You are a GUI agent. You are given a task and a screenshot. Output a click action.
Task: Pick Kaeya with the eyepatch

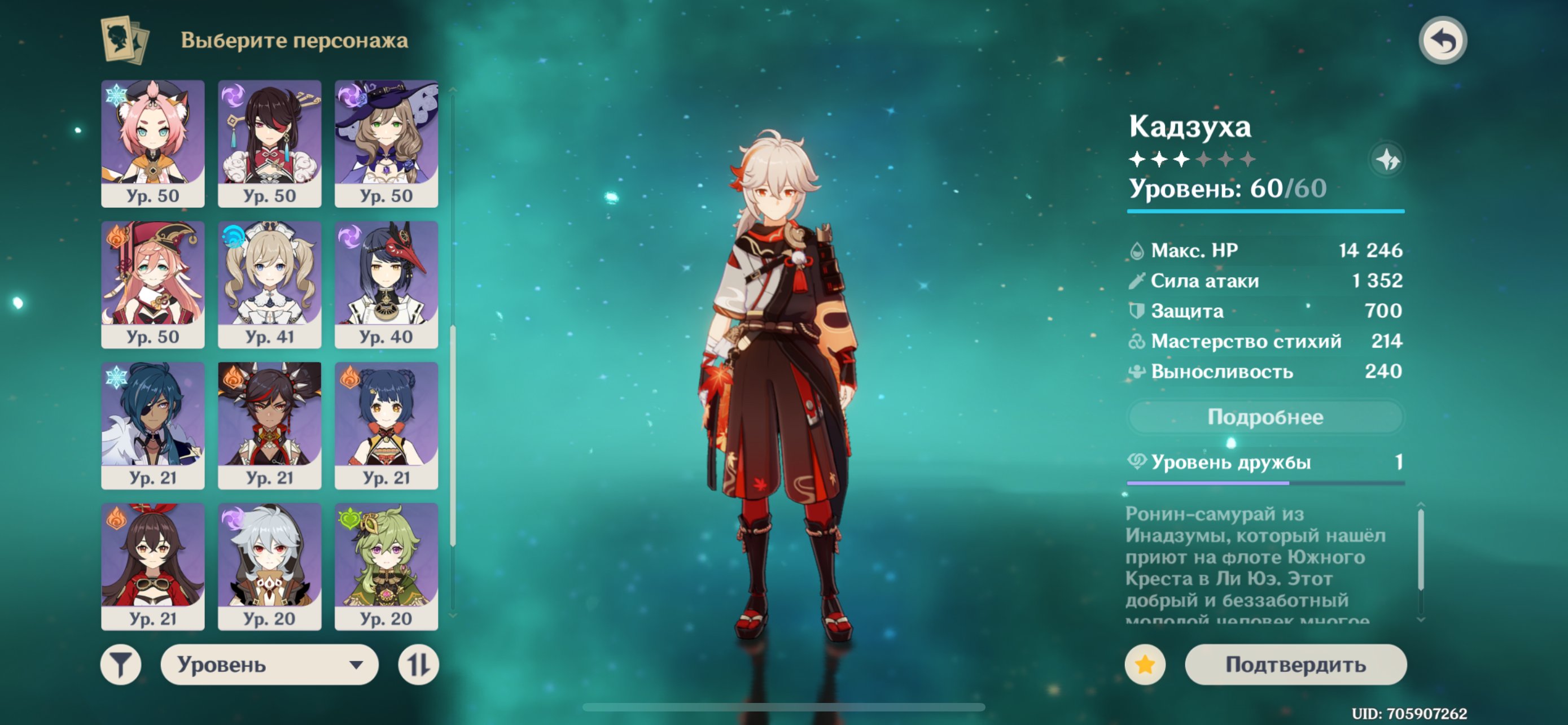(x=153, y=425)
